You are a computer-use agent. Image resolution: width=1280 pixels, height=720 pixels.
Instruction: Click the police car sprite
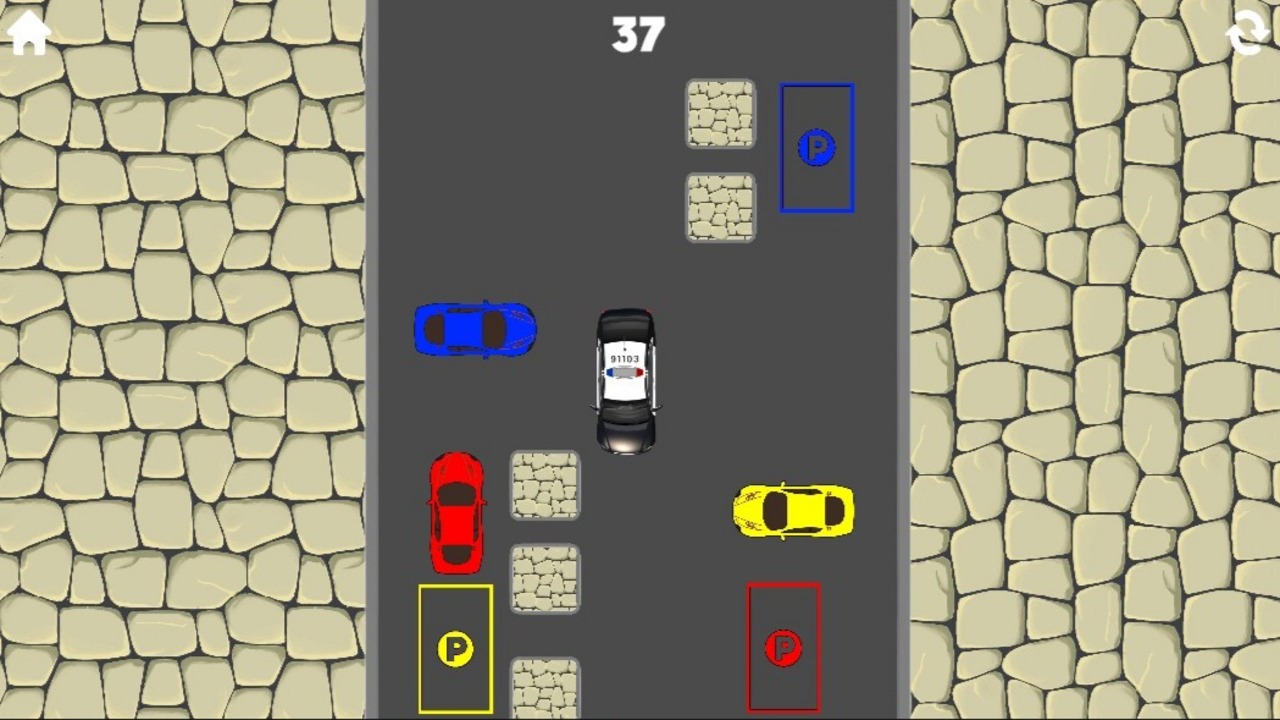pos(625,380)
